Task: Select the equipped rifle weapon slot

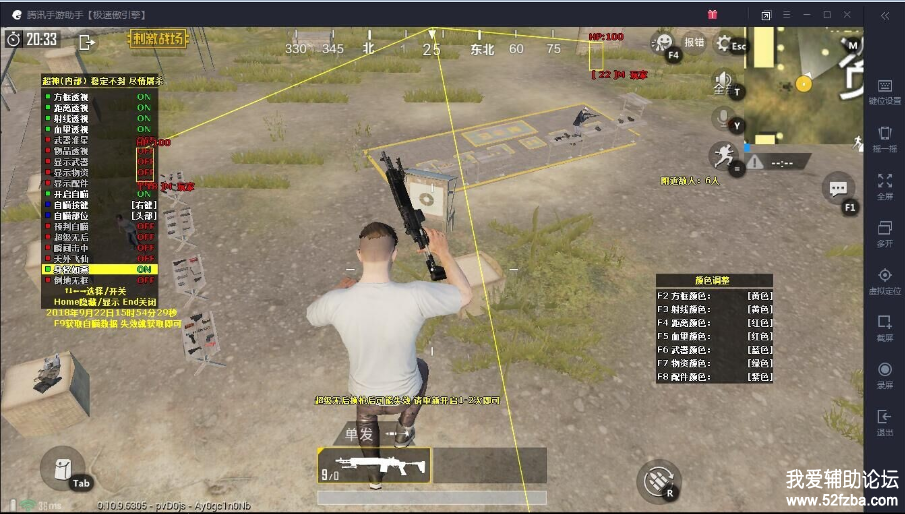Action: (x=374, y=465)
